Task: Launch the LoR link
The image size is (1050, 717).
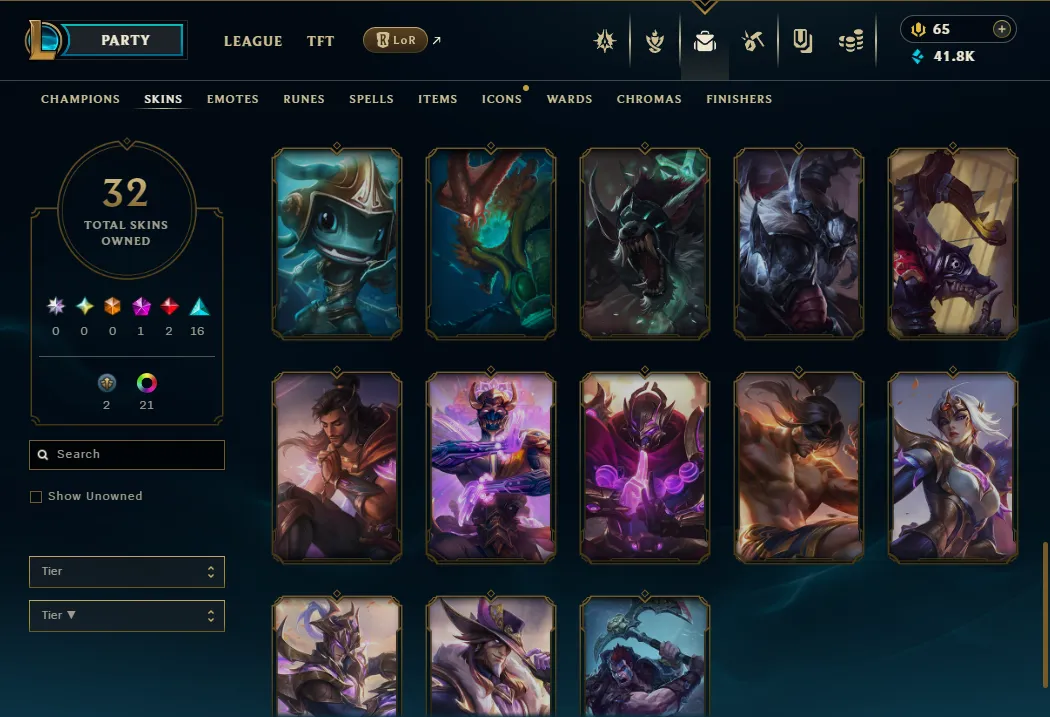Action: point(395,41)
